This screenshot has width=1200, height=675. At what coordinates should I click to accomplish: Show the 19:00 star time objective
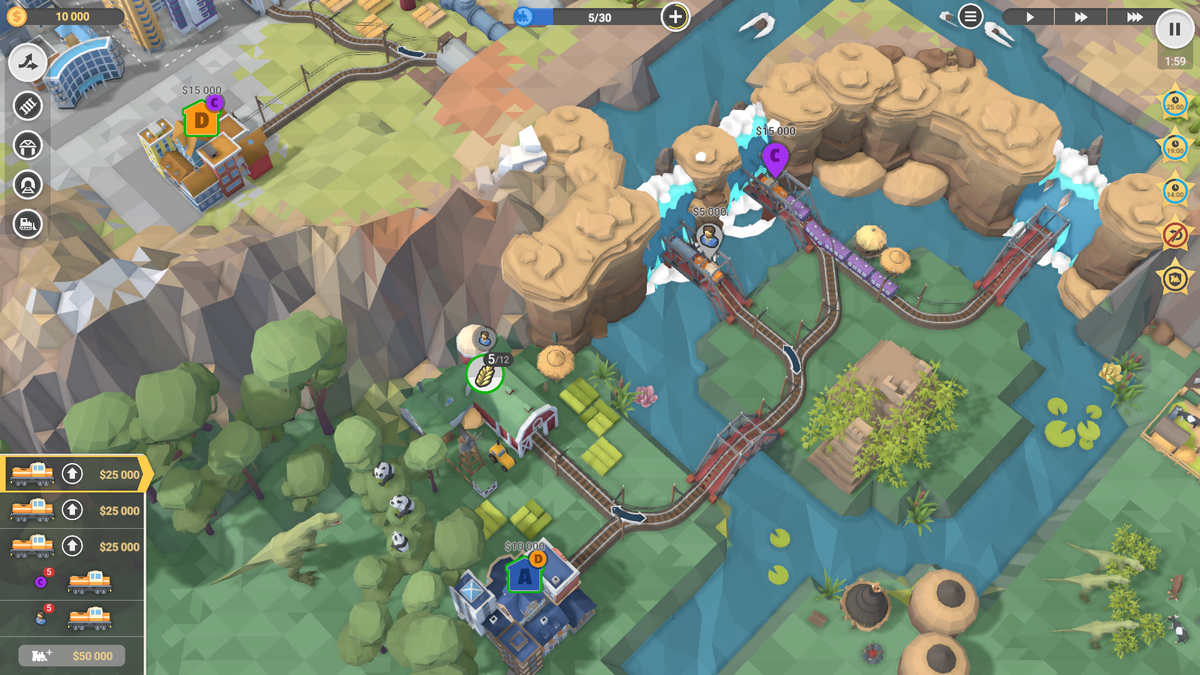coord(1174,147)
